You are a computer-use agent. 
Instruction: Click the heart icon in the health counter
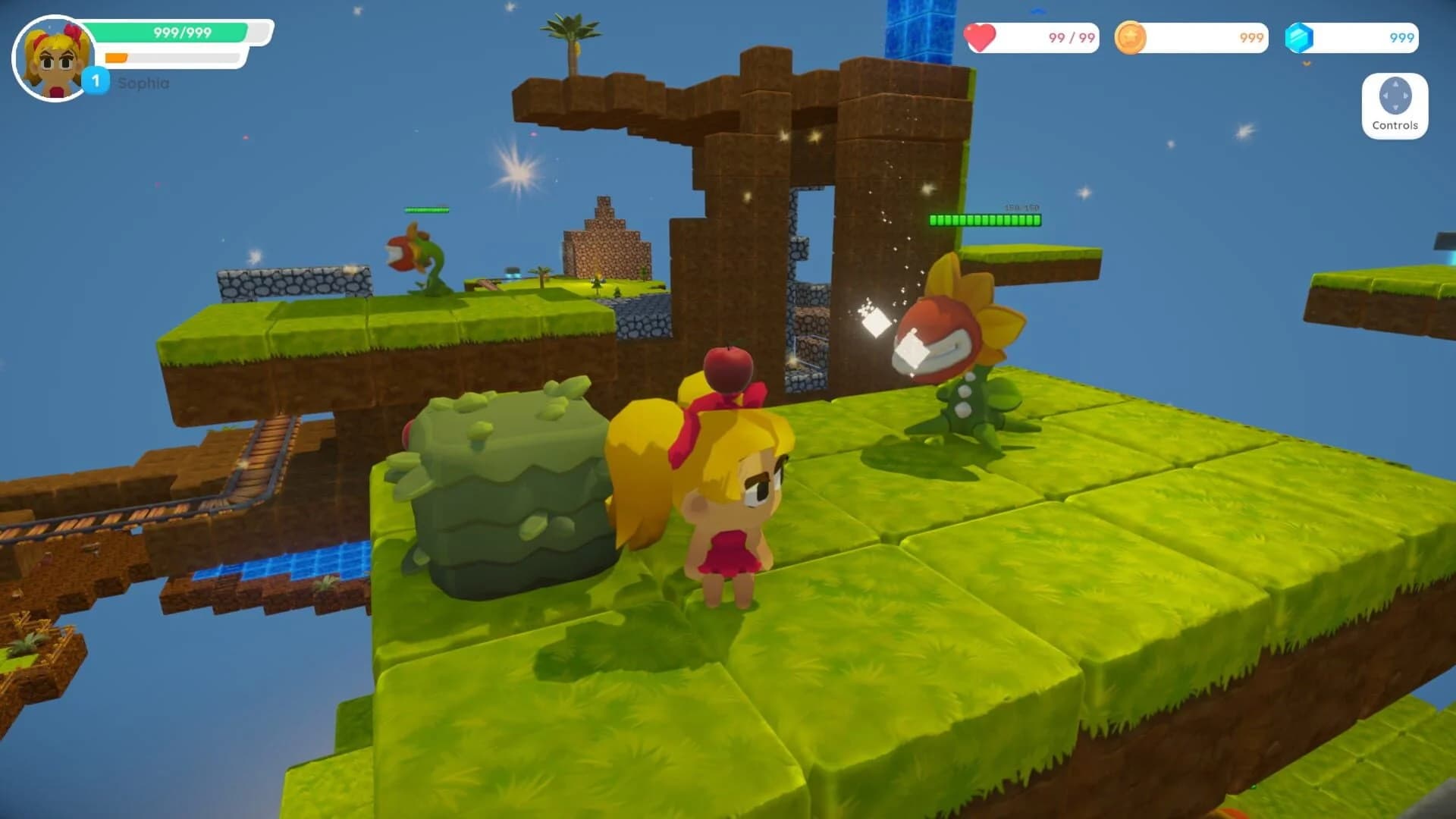point(981,38)
